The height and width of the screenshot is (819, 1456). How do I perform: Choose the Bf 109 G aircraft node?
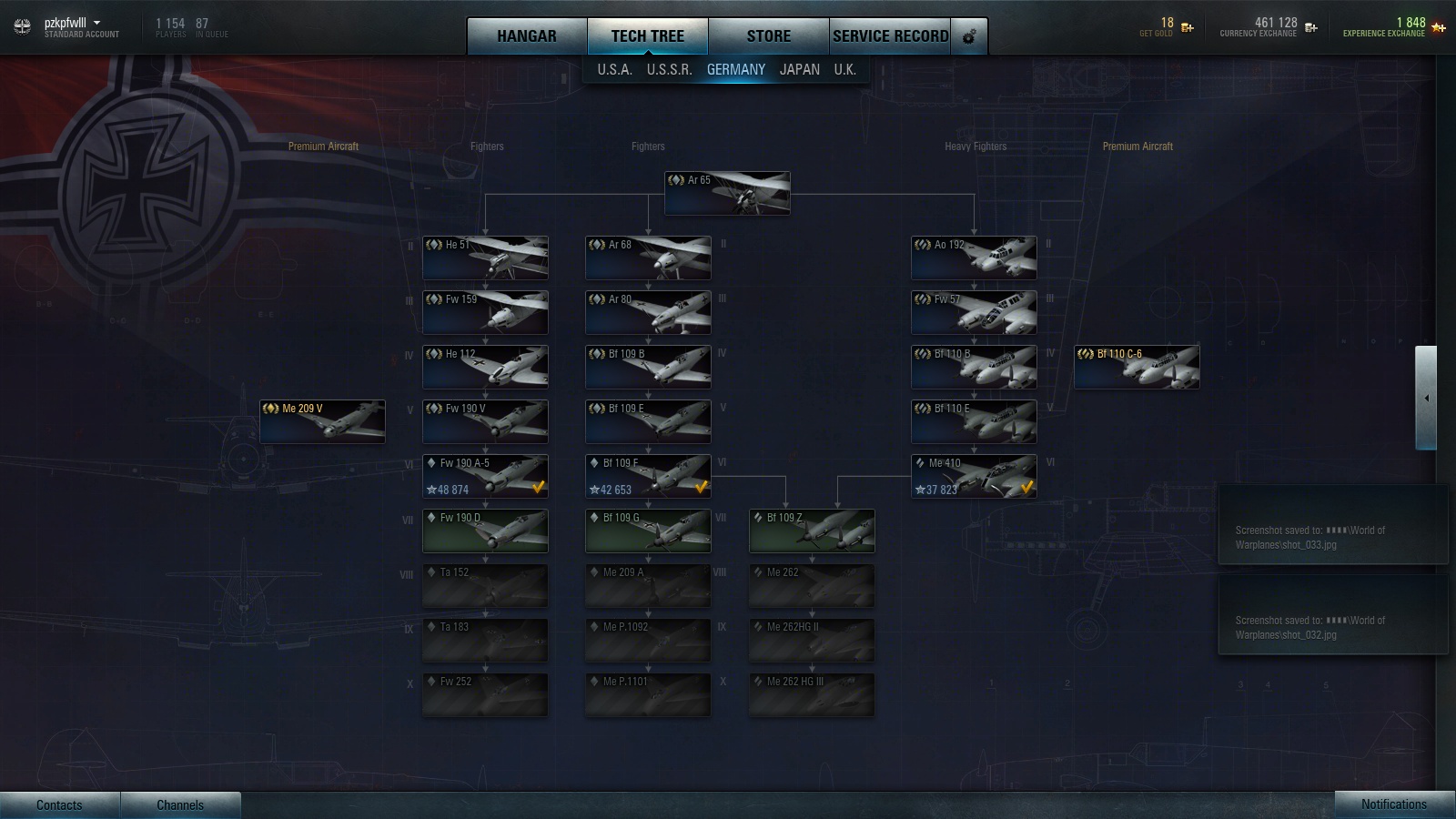(648, 531)
